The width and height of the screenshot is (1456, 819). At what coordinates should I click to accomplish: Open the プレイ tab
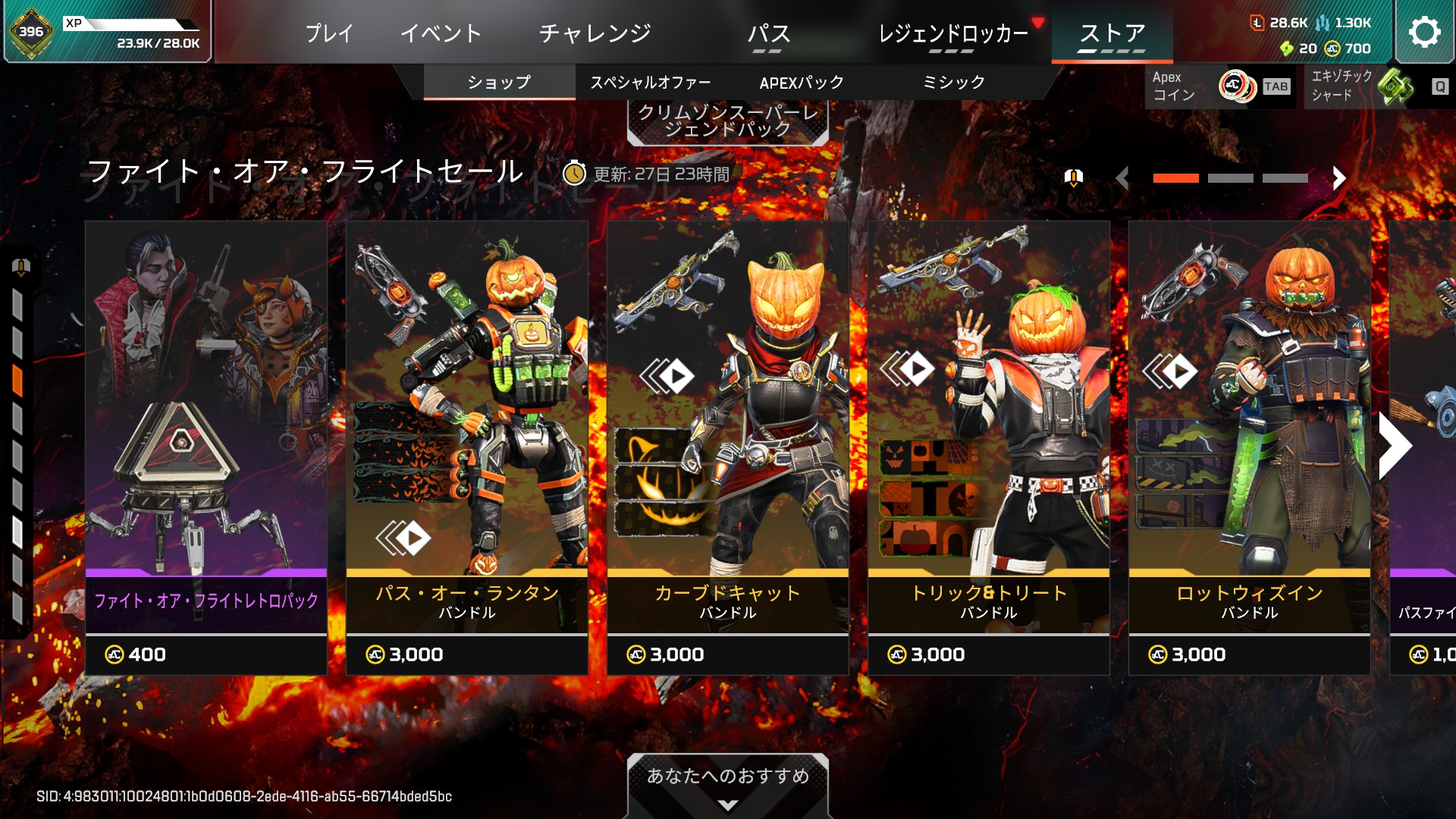tap(329, 33)
